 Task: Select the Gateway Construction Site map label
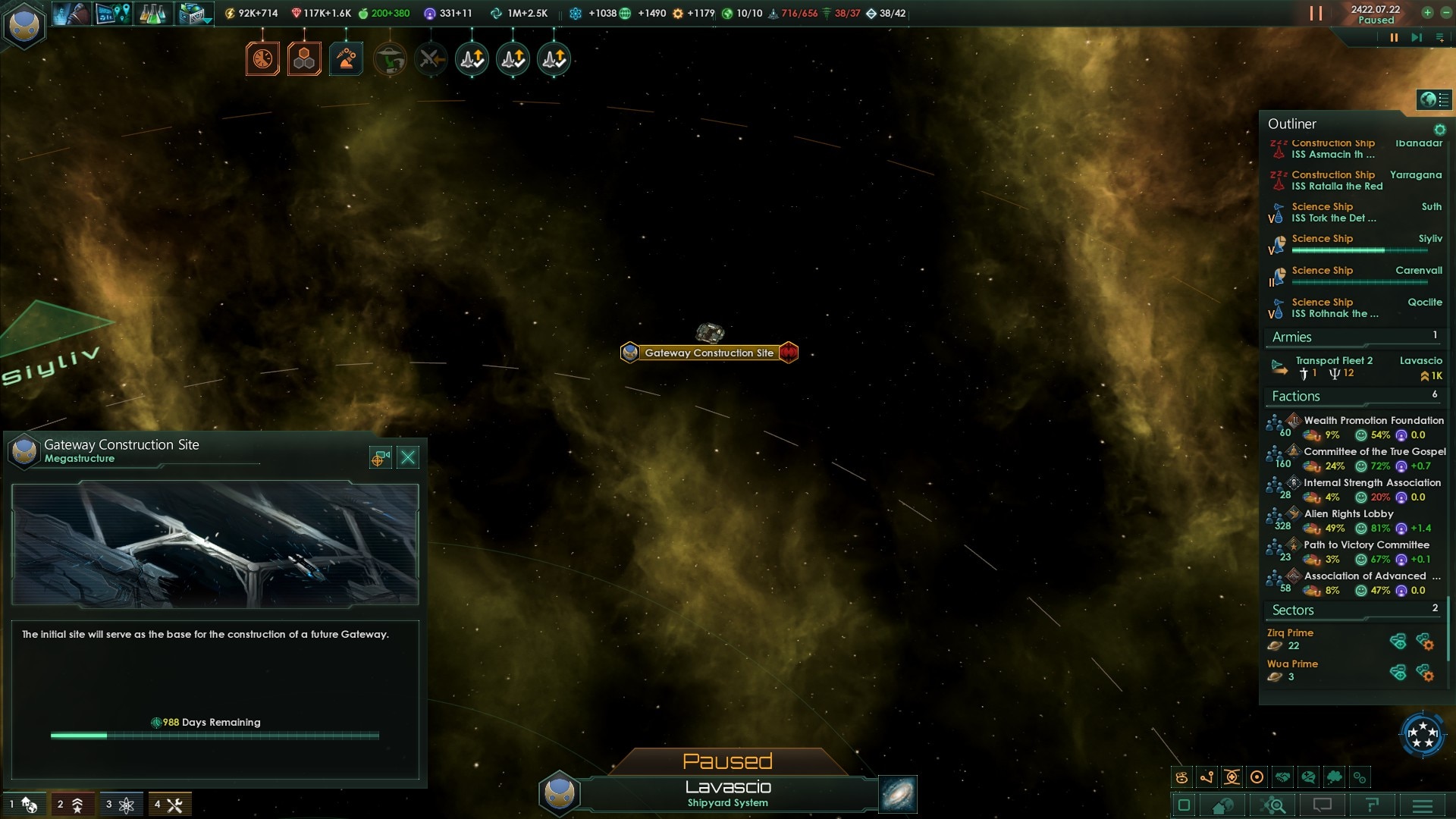708,353
